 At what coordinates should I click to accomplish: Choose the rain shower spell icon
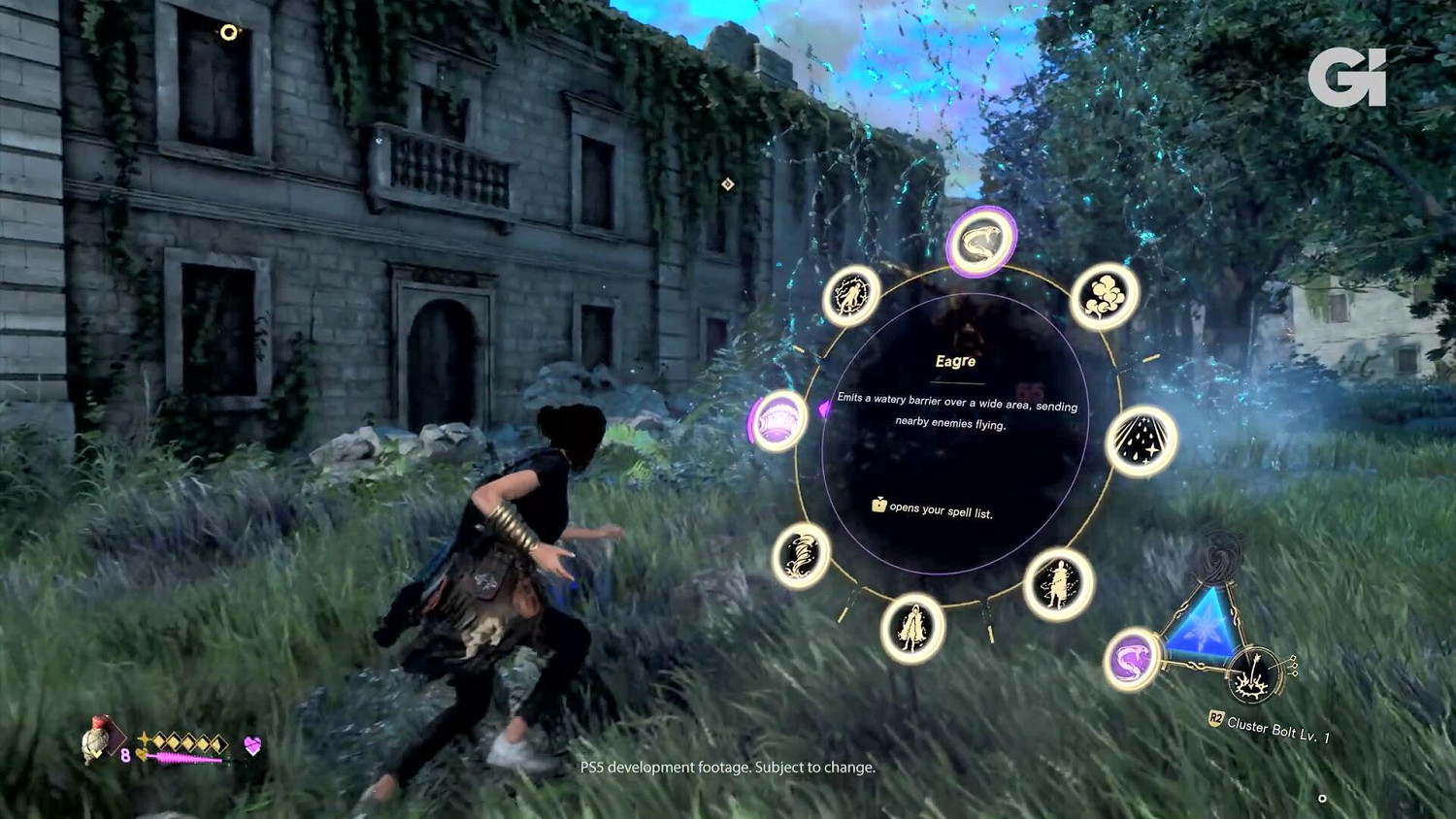click(x=1143, y=443)
